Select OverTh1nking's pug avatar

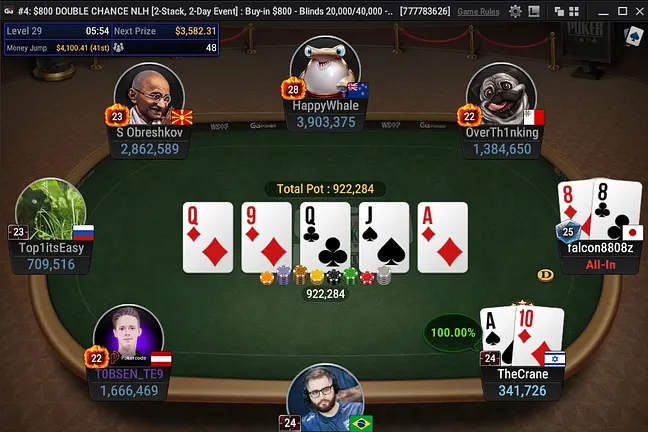(x=499, y=97)
